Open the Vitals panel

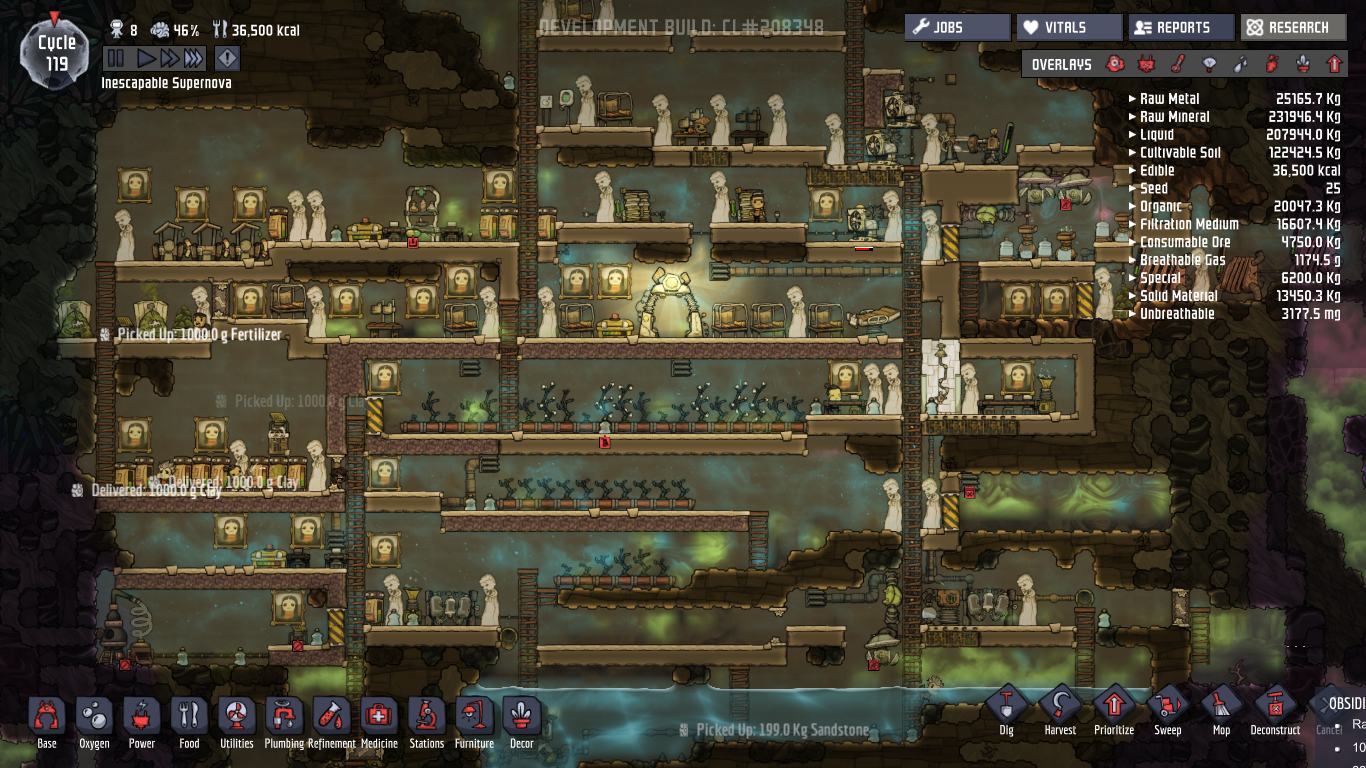point(1069,28)
